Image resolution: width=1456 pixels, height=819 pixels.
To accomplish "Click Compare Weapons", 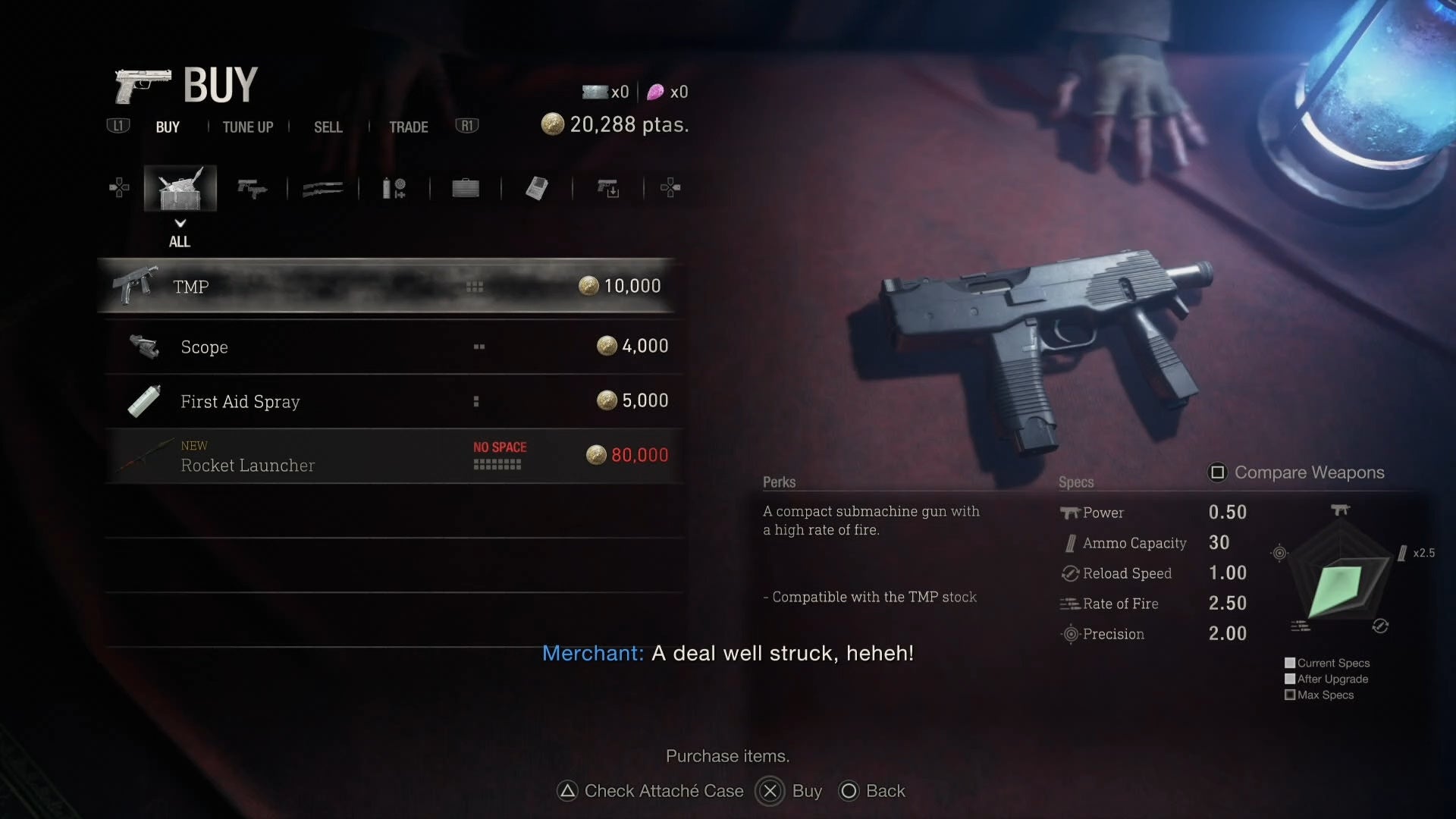I will (1297, 472).
